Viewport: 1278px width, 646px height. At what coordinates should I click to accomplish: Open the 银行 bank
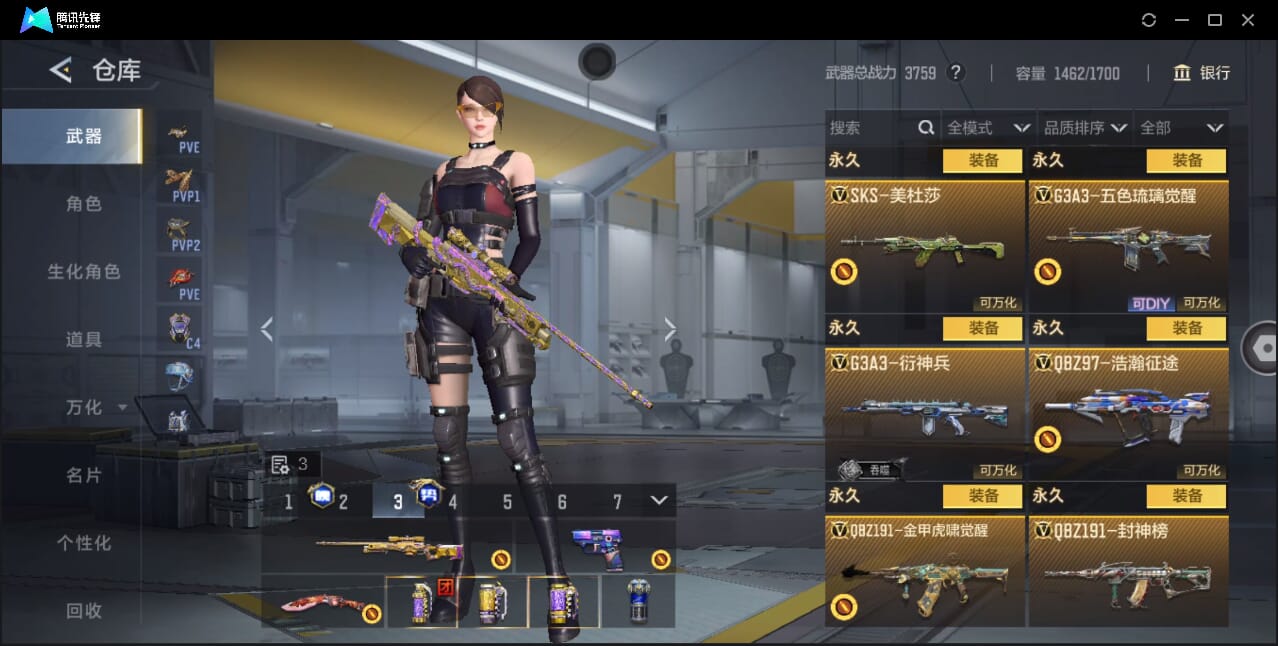point(1202,73)
